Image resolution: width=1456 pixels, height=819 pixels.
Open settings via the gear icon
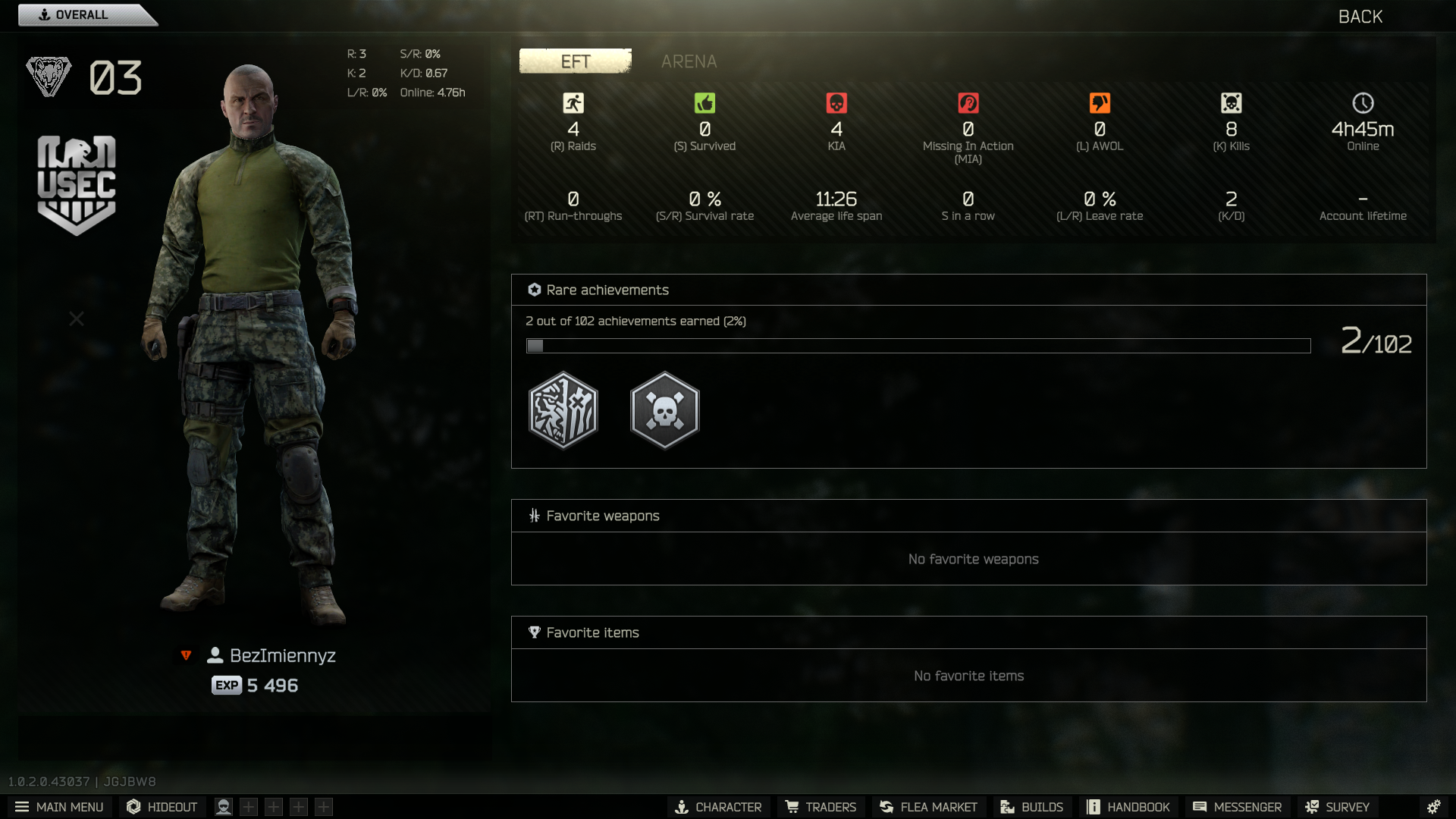coord(1433,807)
